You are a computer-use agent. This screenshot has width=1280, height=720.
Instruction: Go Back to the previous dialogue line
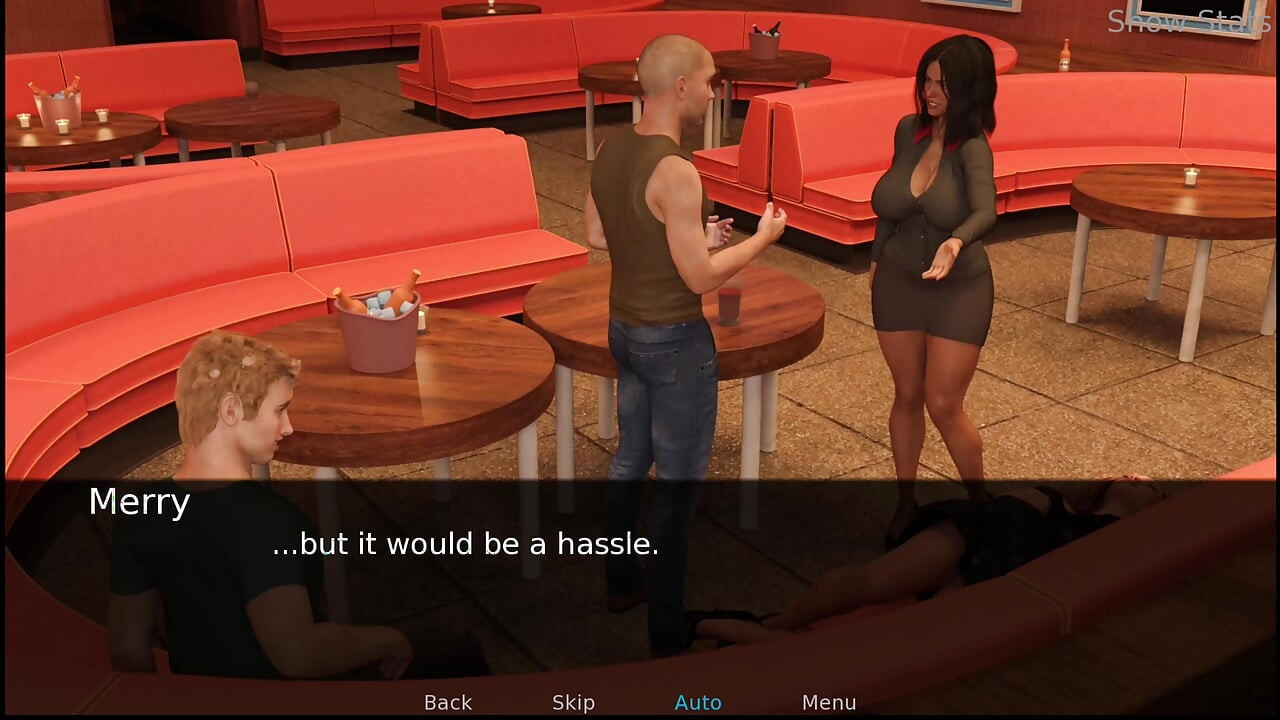pyautogui.click(x=448, y=703)
